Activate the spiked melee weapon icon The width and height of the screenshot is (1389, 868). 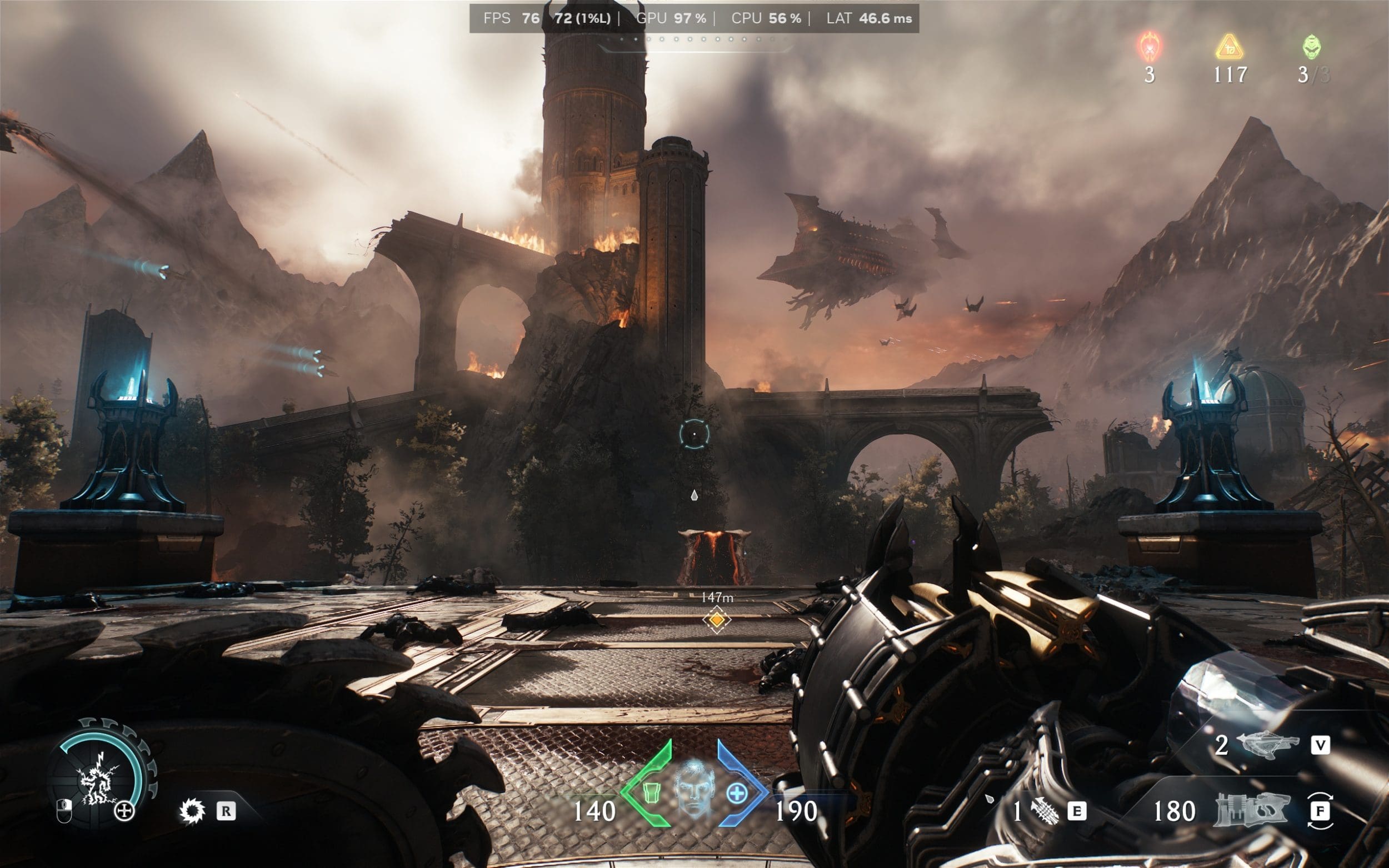[1045, 812]
